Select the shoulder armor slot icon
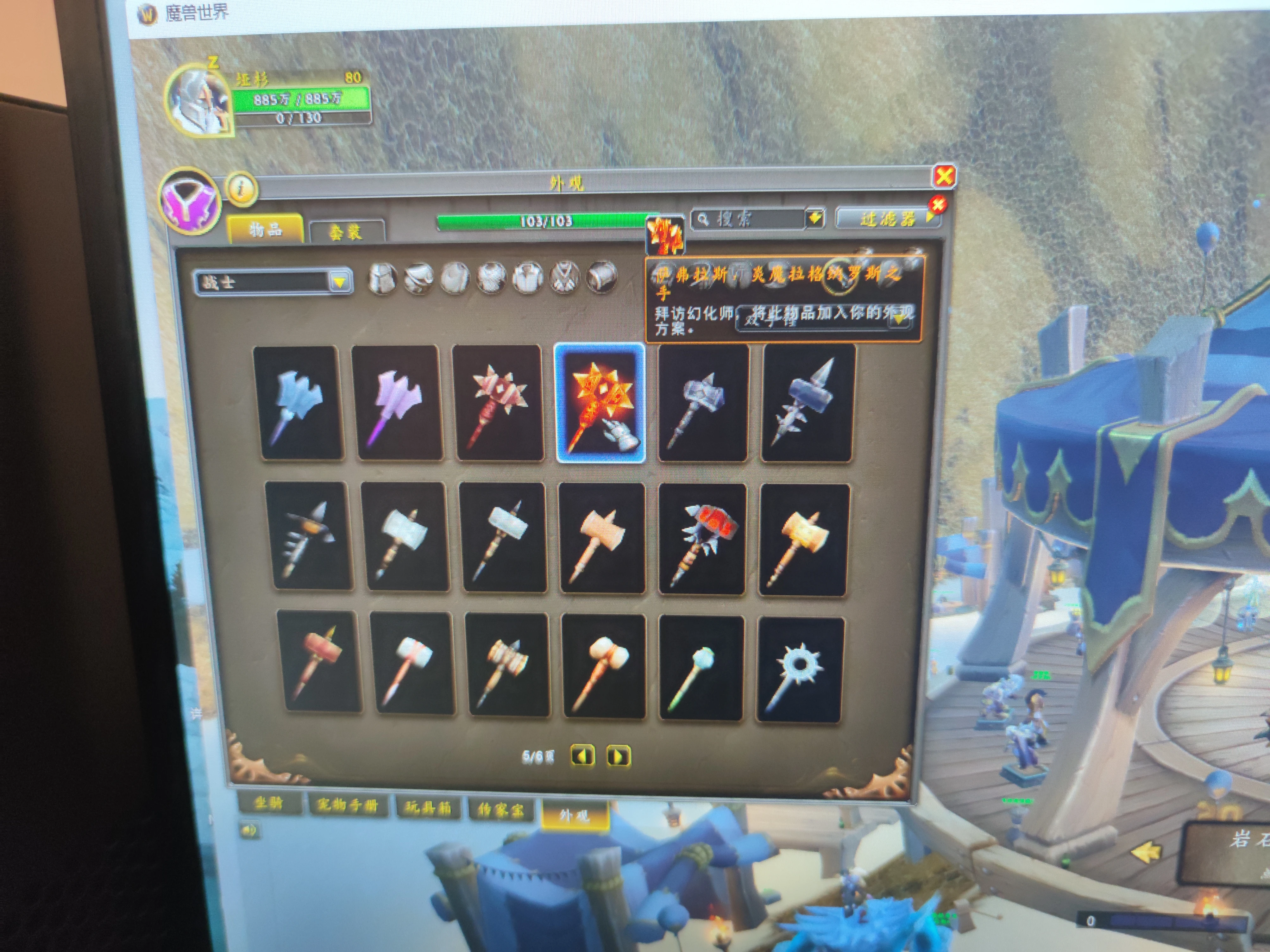This screenshot has width=1270, height=952. pyautogui.click(x=418, y=279)
